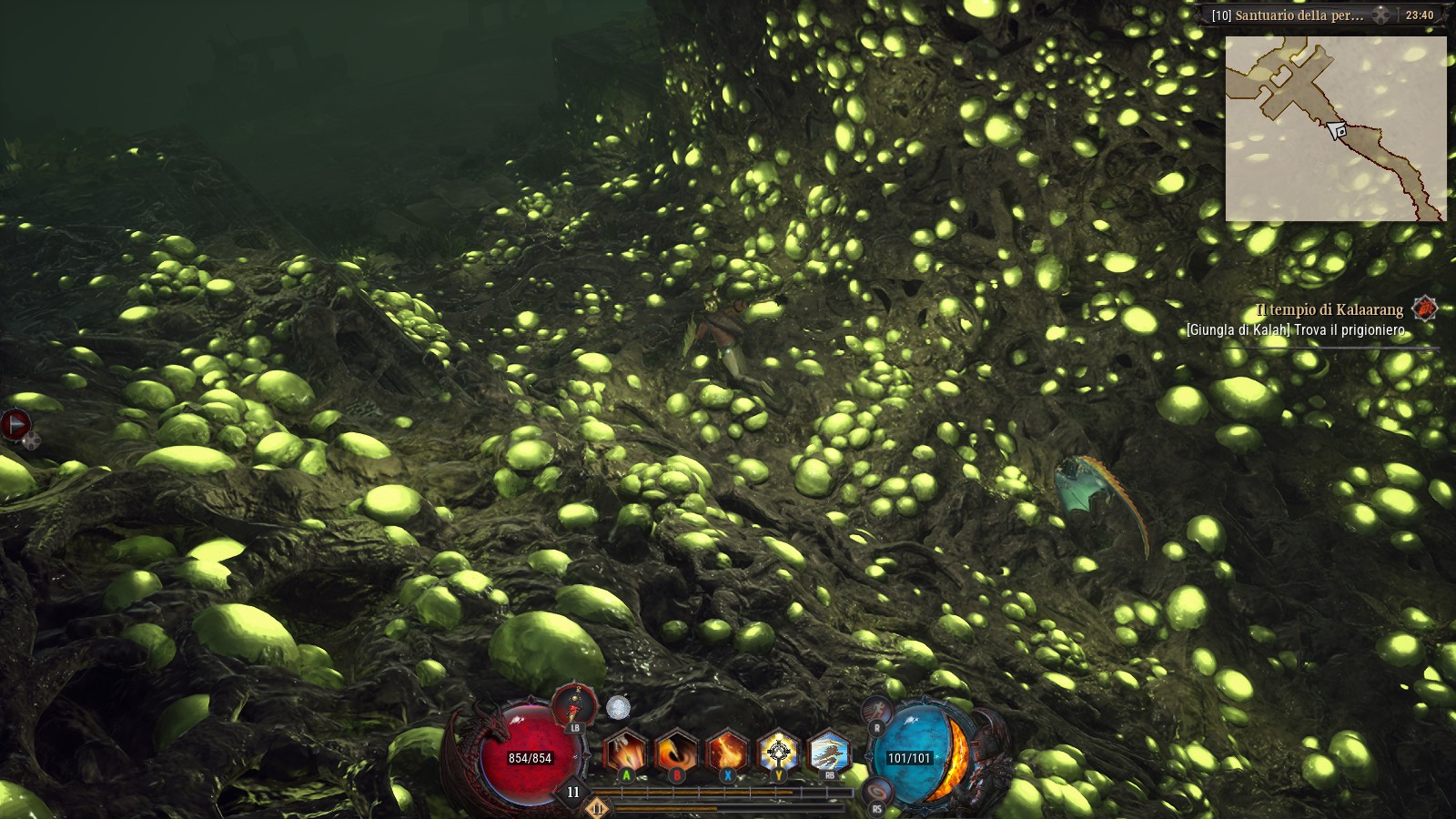Activate the spear strike skill icon
The height and width of the screenshot is (819, 1456).
(625, 753)
